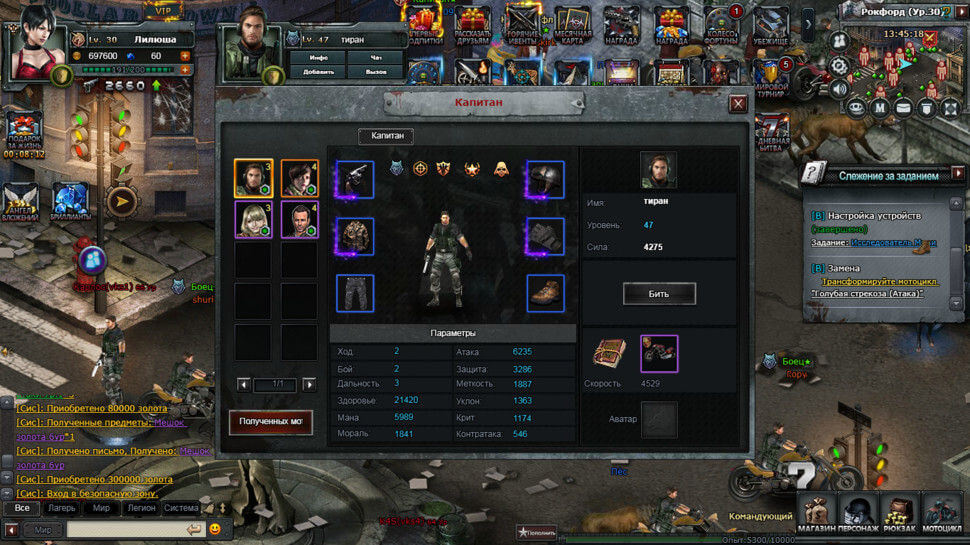Select the helmet equipment slot

[545, 180]
